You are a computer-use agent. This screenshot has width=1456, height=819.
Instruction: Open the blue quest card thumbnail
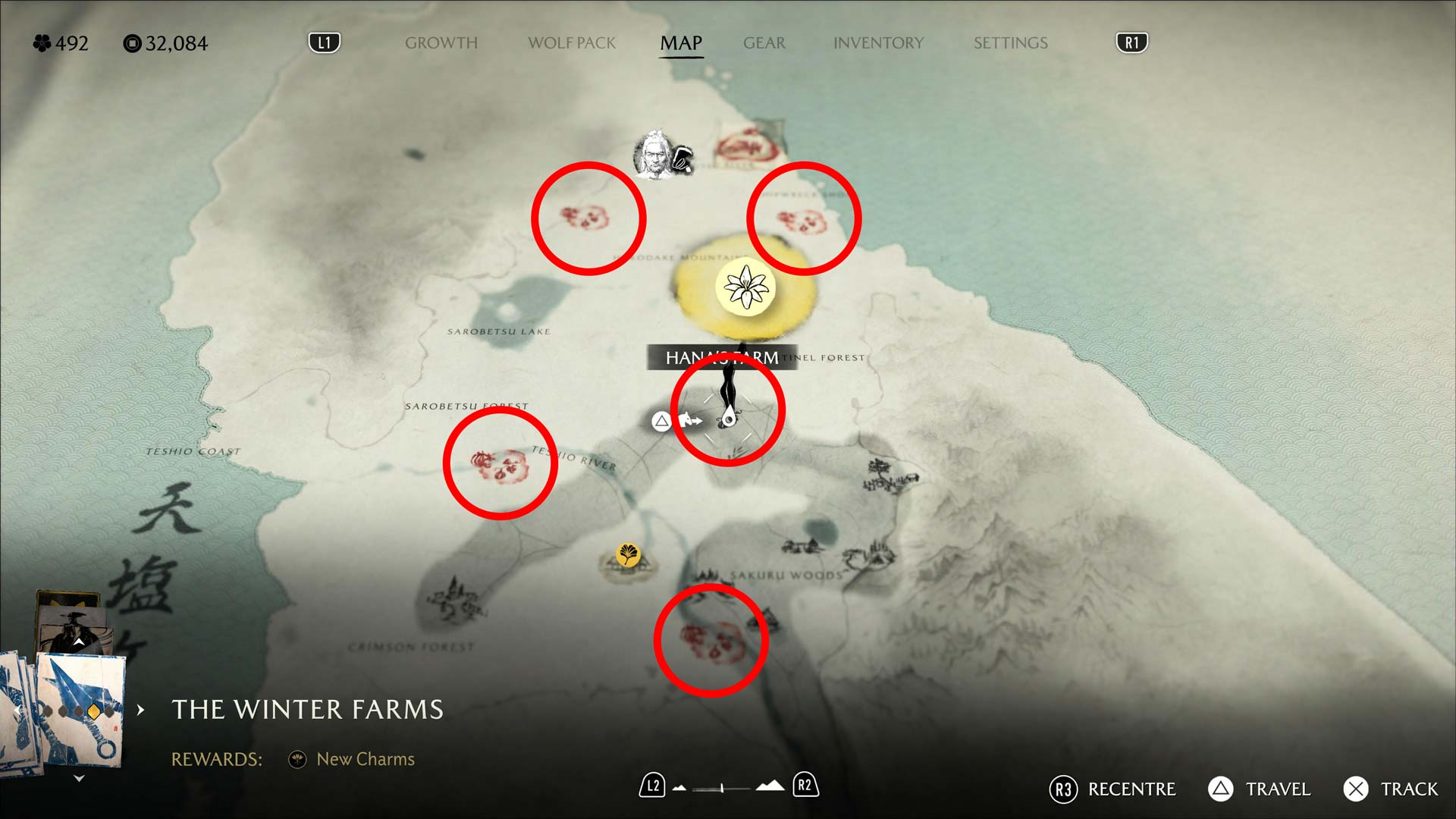(81, 709)
